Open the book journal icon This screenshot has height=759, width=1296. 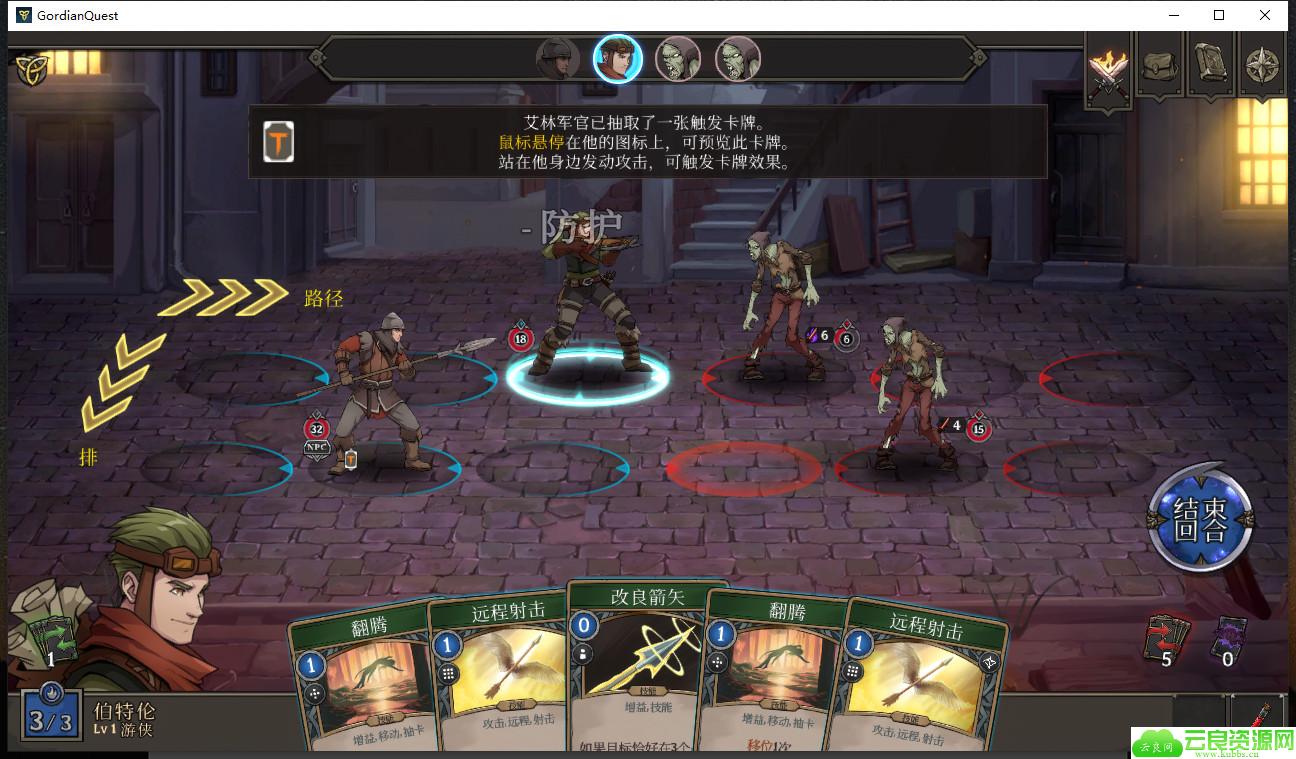pos(1212,64)
